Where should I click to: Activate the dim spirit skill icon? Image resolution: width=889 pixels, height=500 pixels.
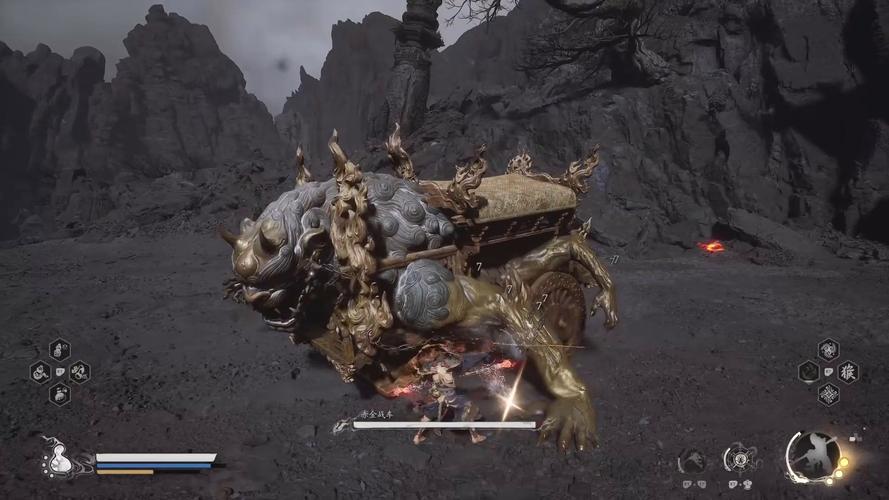[691, 461]
